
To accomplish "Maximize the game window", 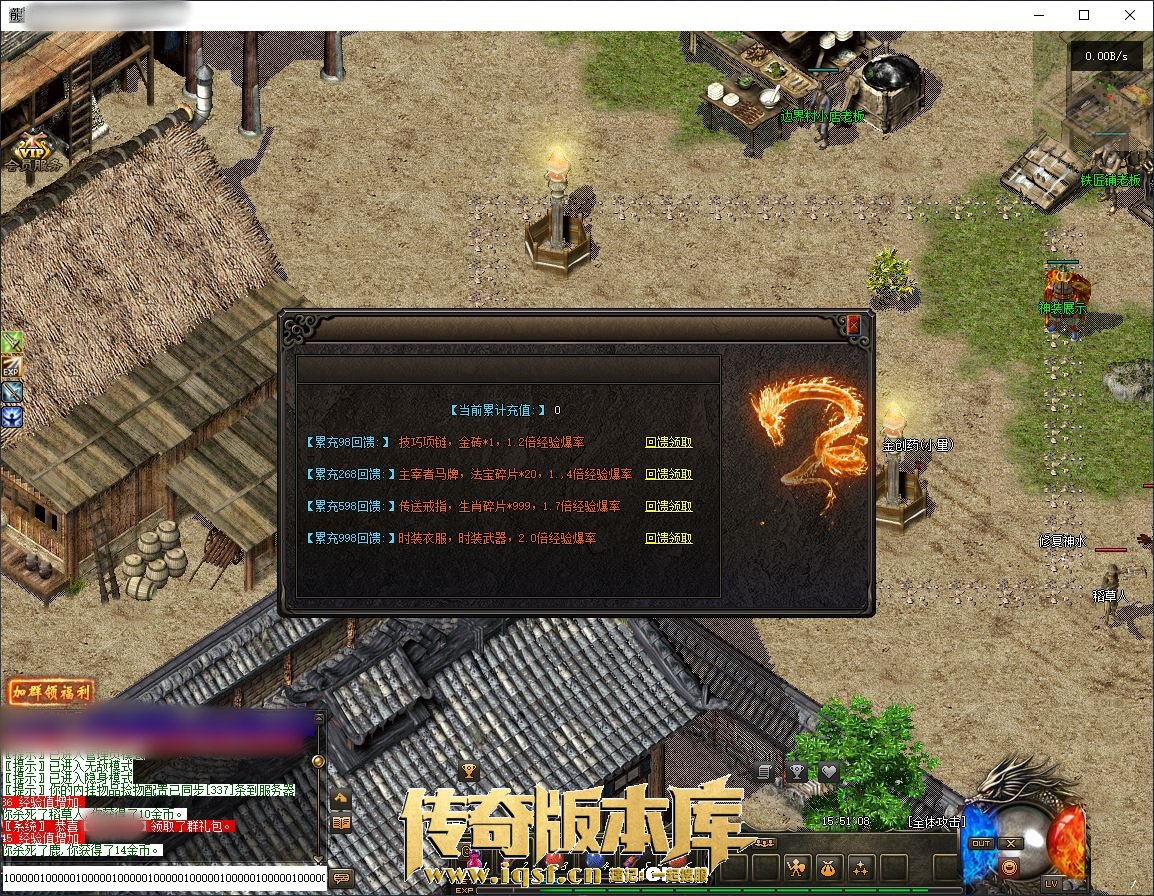I will tap(1084, 15).
